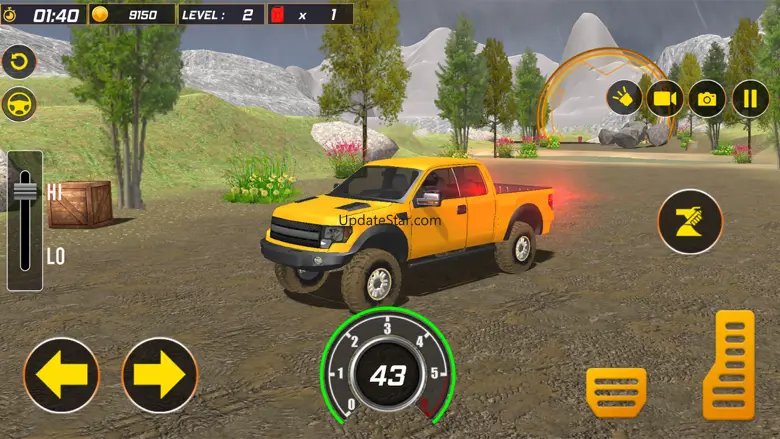Viewport: 780px width, 439px height.
Task: Change control mode via steering wheel icon
Action: pos(18,104)
